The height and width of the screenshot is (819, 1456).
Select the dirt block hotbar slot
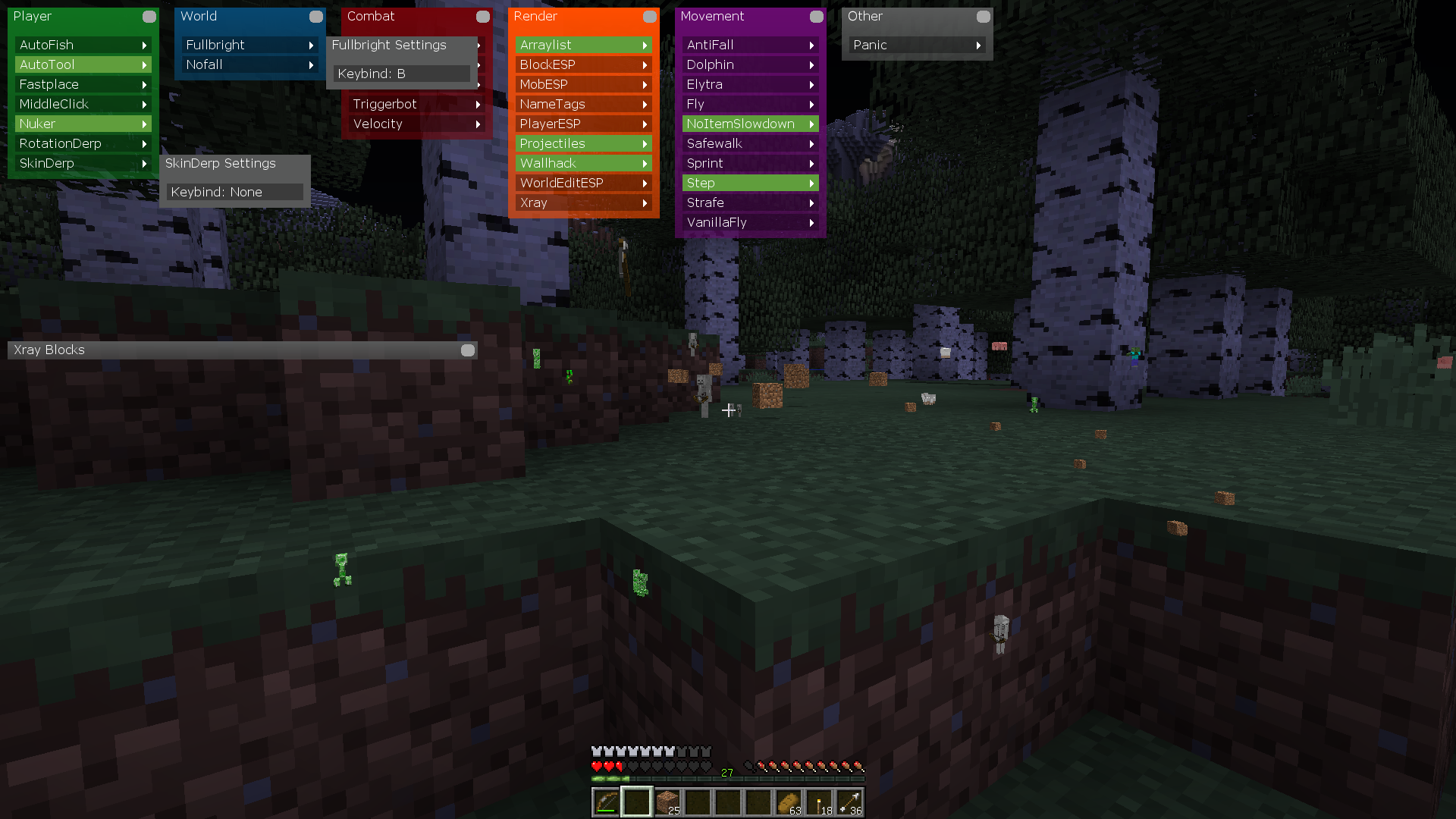pyautogui.click(x=667, y=802)
